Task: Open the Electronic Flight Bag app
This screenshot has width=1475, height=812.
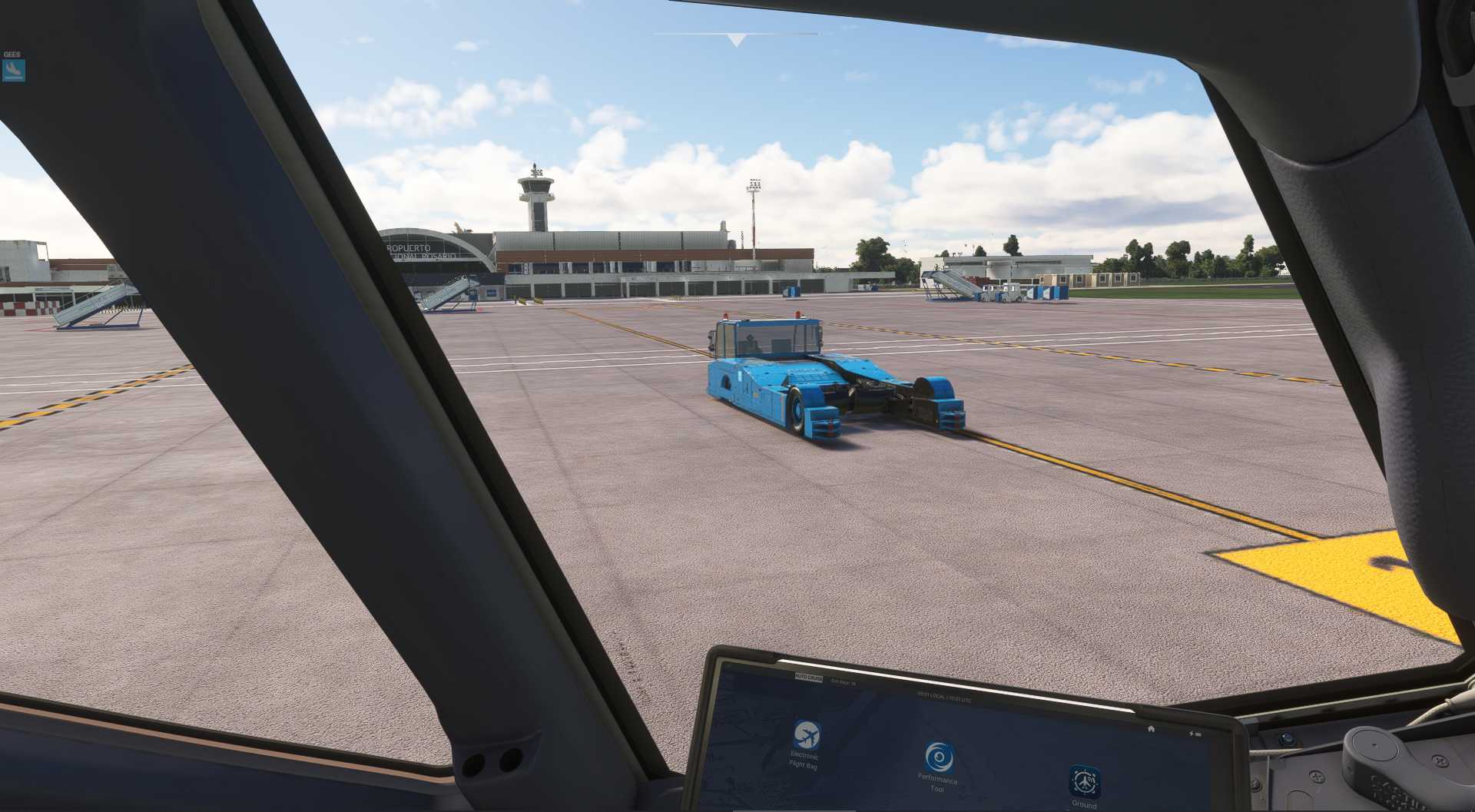Action: tap(806, 736)
